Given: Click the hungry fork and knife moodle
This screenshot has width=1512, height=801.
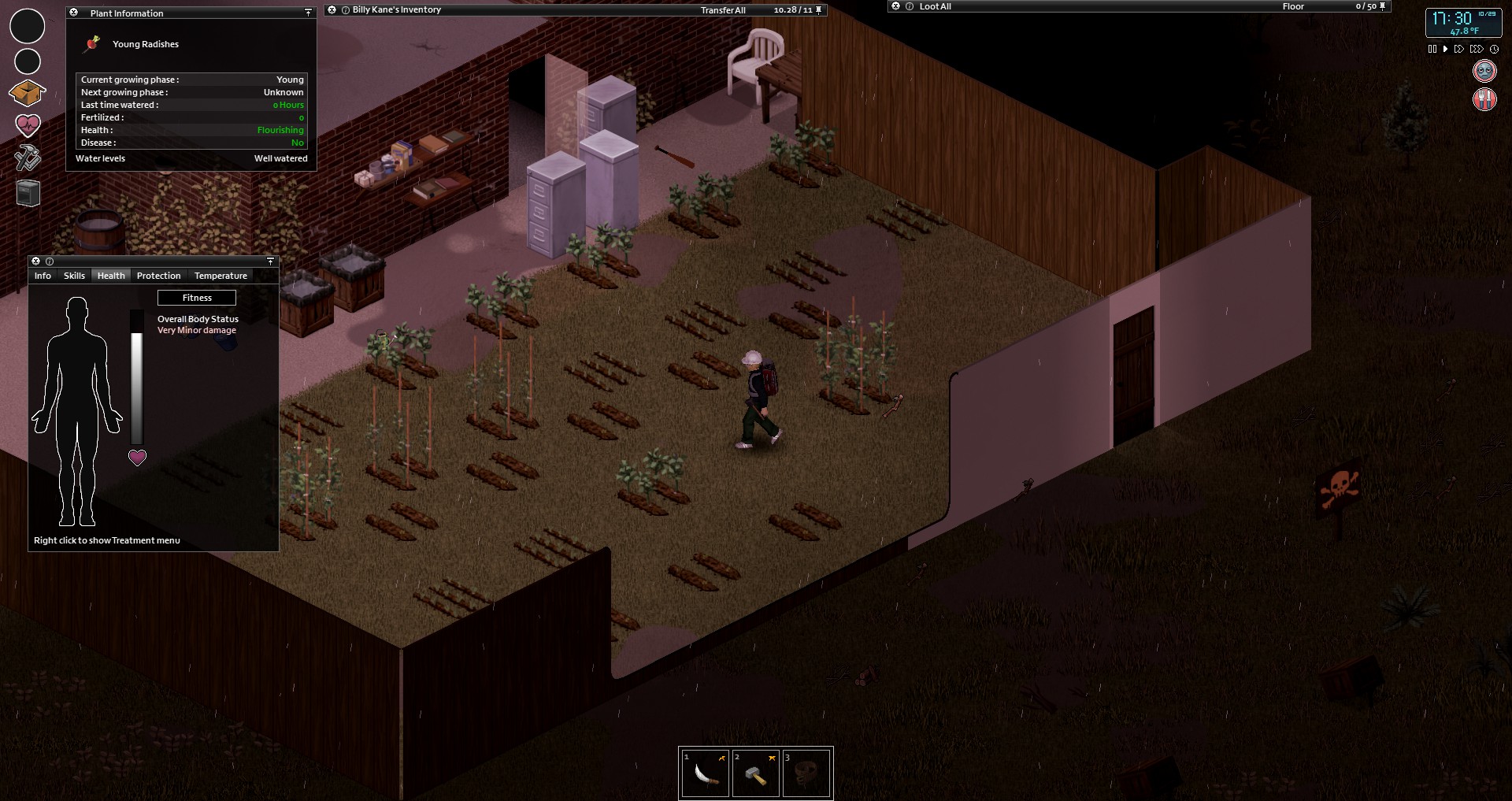Looking at the screenshot, I should click(1484, 100).
